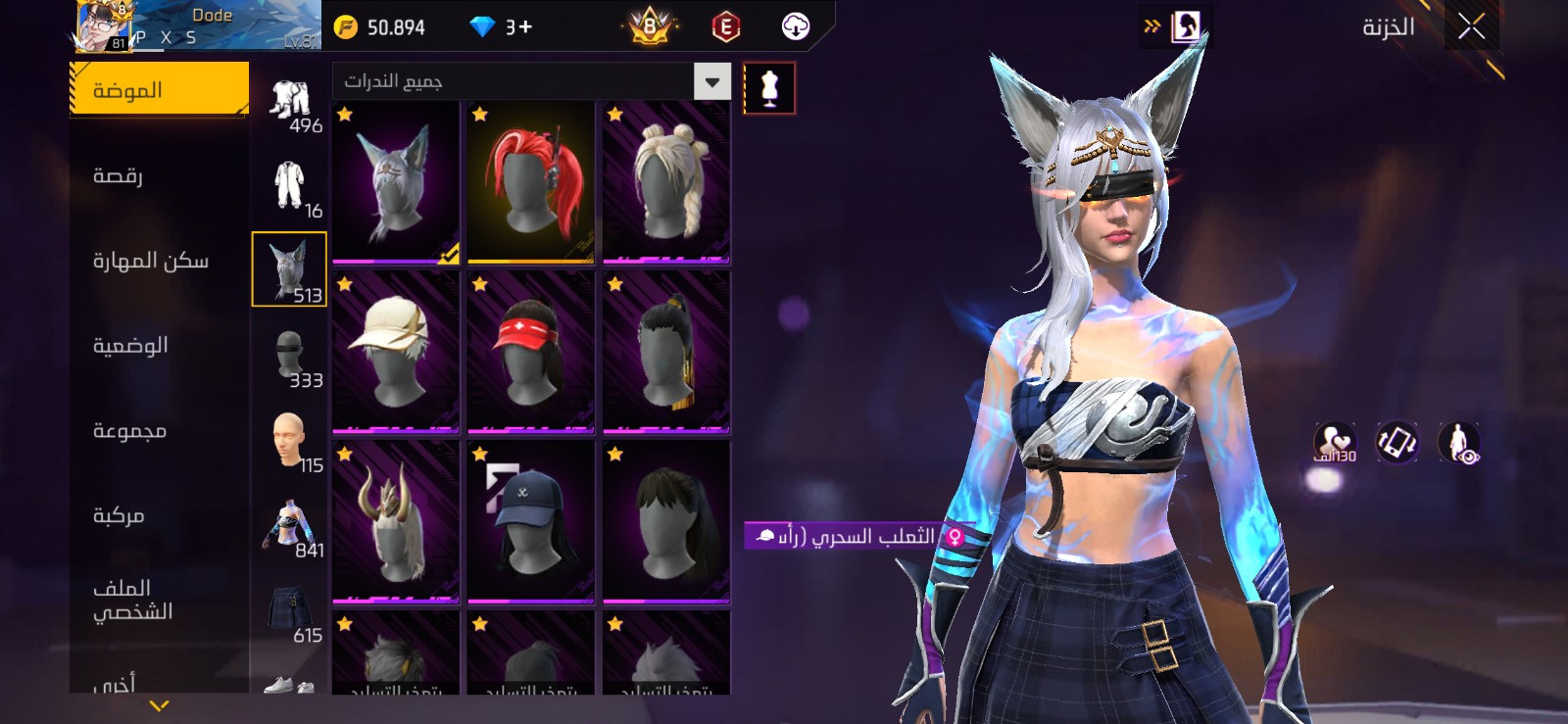This screenshot has height=724, width=1568.
Task: Pick the blonde braided bun hairstyle
Action: point(666,182)
